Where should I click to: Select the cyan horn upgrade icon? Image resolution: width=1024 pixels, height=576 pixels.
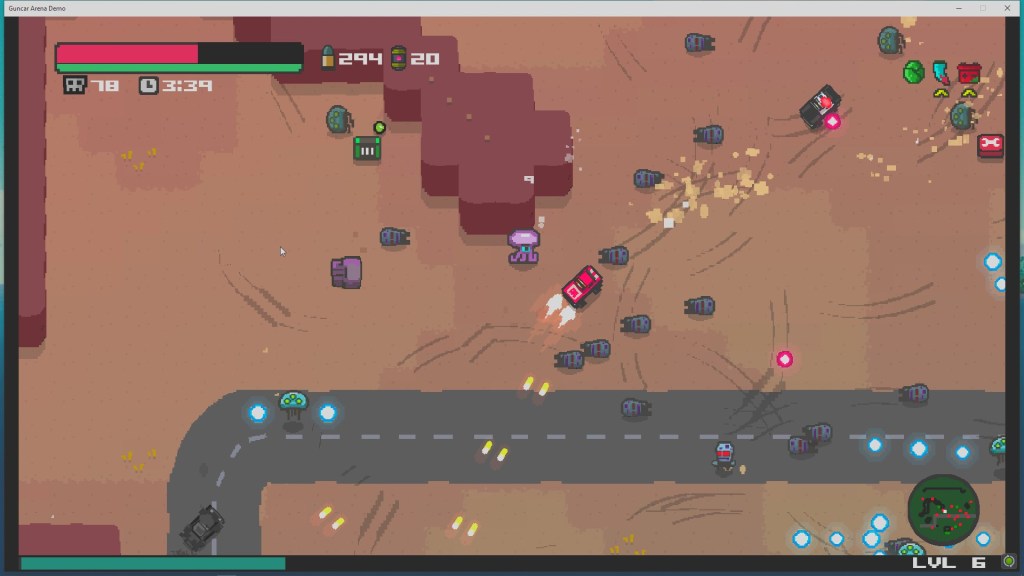pyautogui.click(x=941, y=72)
